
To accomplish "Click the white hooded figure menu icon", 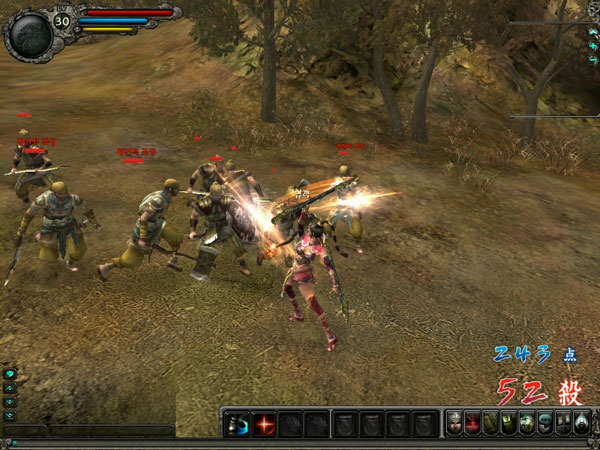I will point(581,423).
